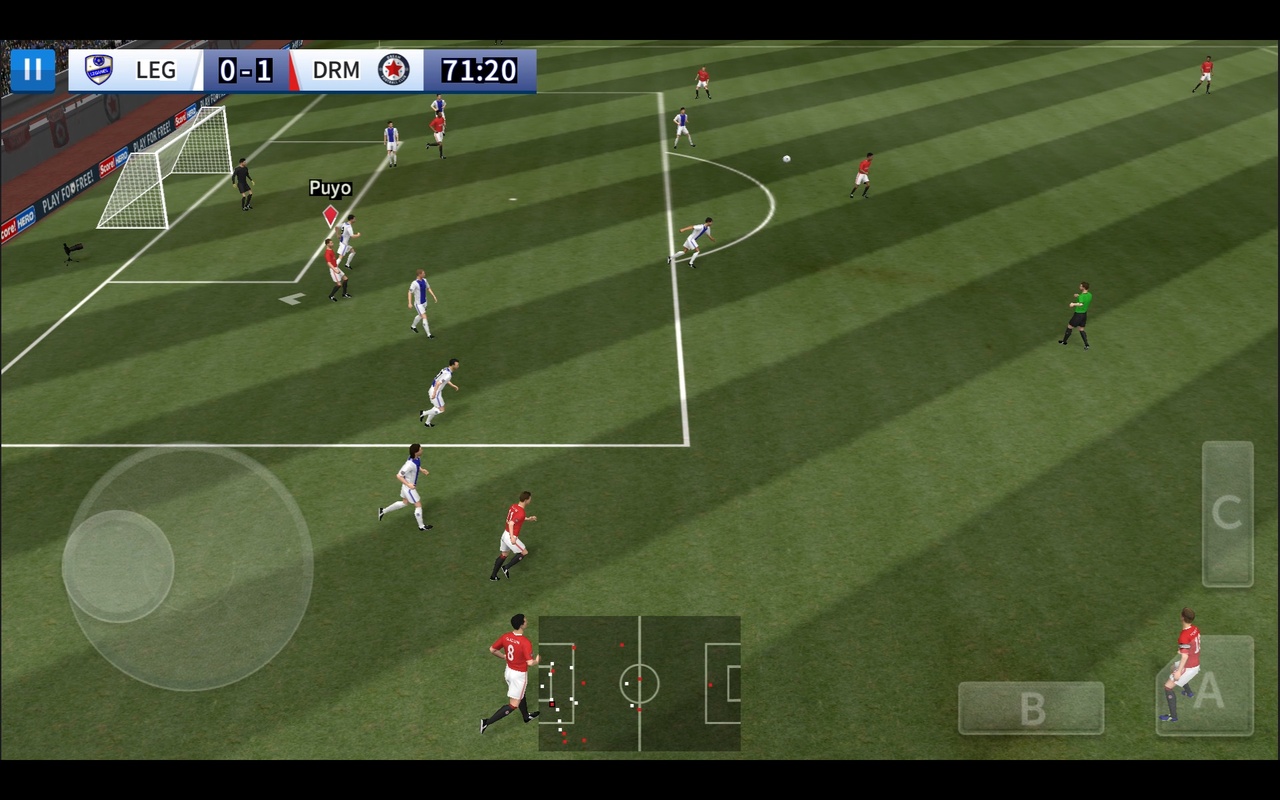Tap the A action button
Image resolution: width=1280 pixels, height=800 pixels.
click(1205, 687)
